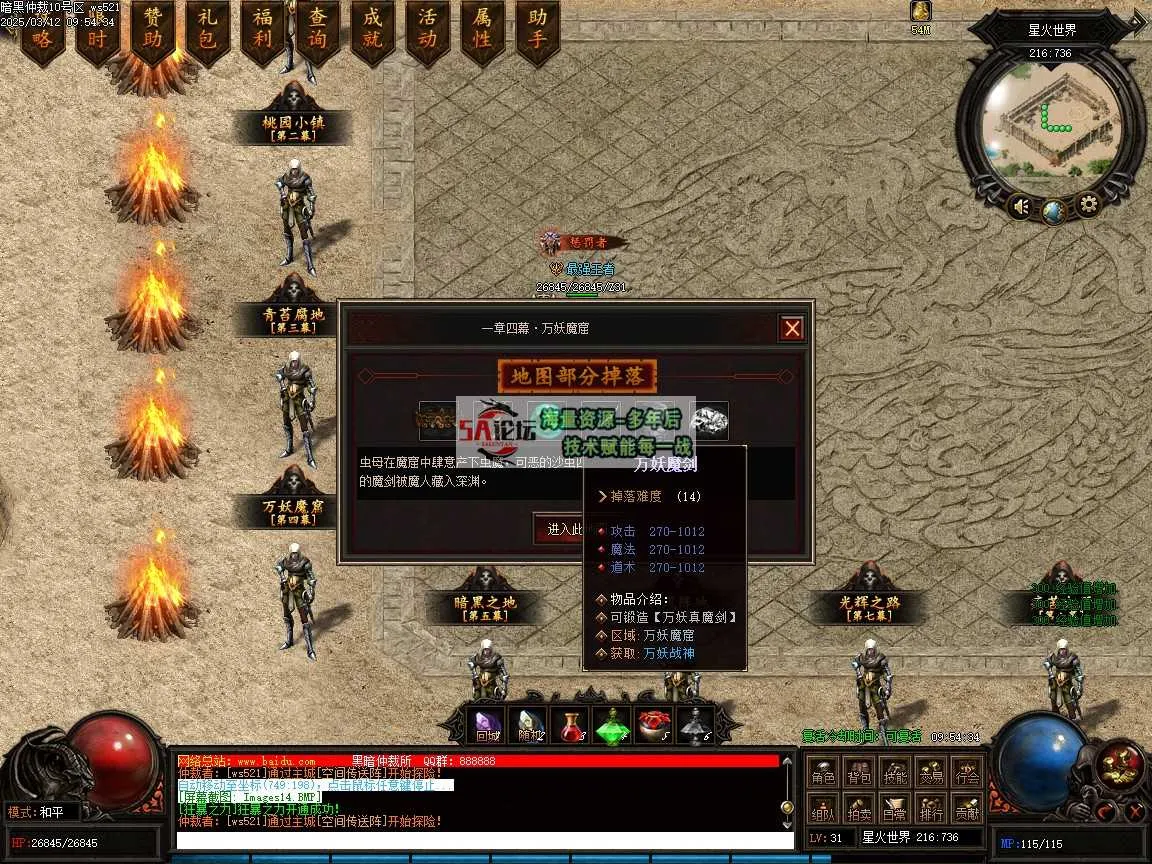Open the 活动 events banner
This screenshot has width=1152, height=864.
[428, 30]
